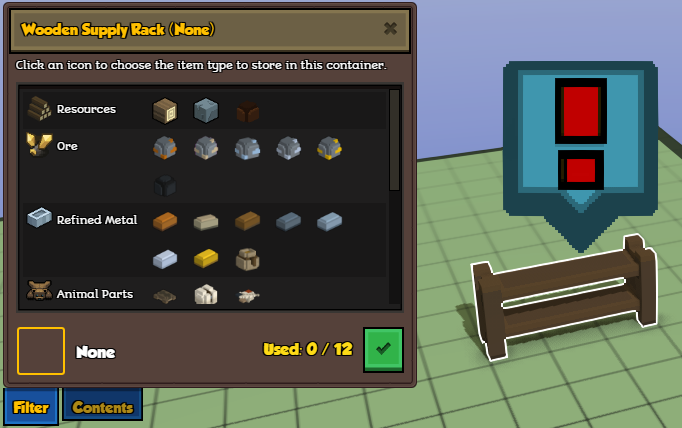Select the black coal ore icon
Viewport: 682px width, 428px height.
164,186
